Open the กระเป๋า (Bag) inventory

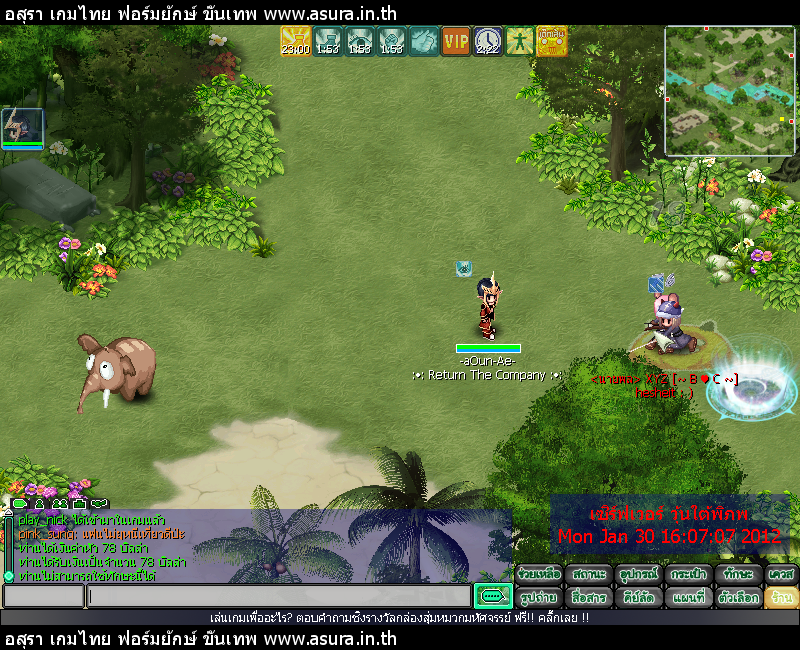686,575
